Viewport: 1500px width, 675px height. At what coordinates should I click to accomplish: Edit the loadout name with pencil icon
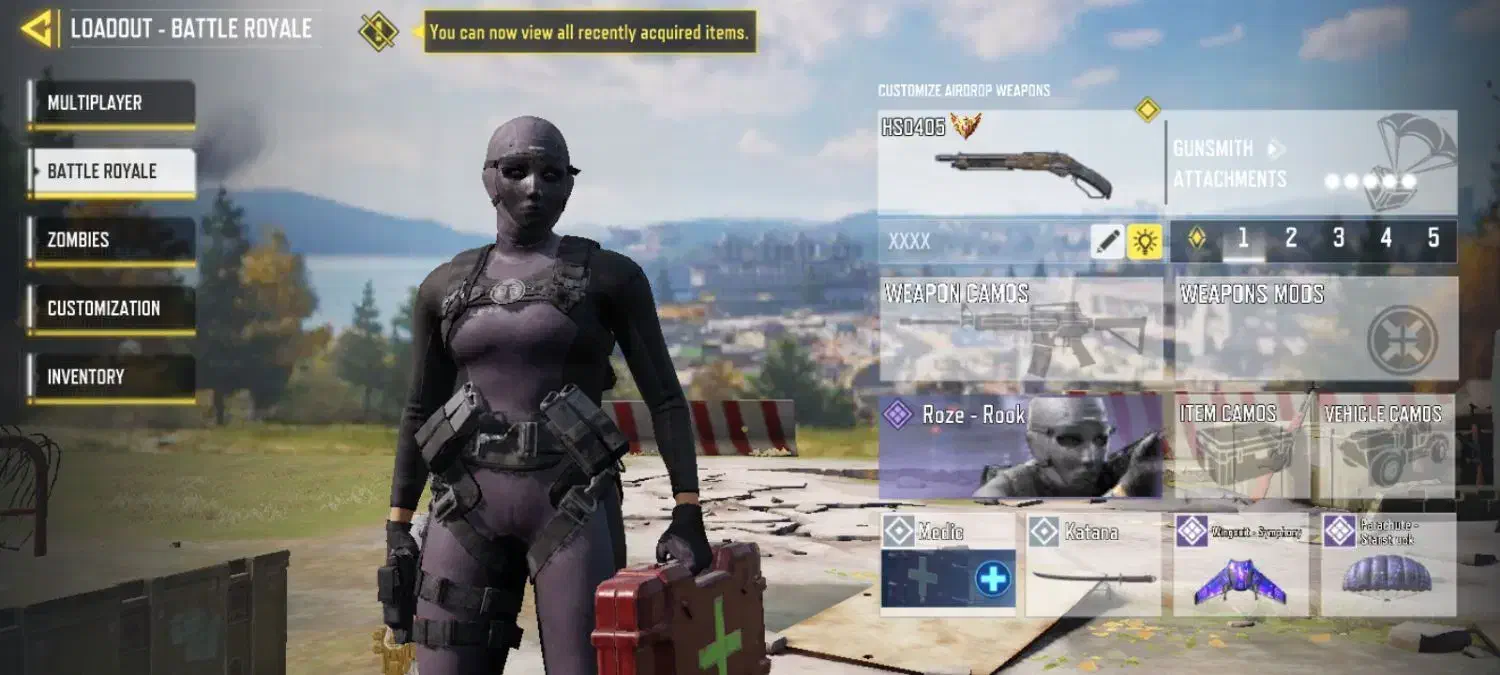pyautogui.click(x=1107, y=241)
